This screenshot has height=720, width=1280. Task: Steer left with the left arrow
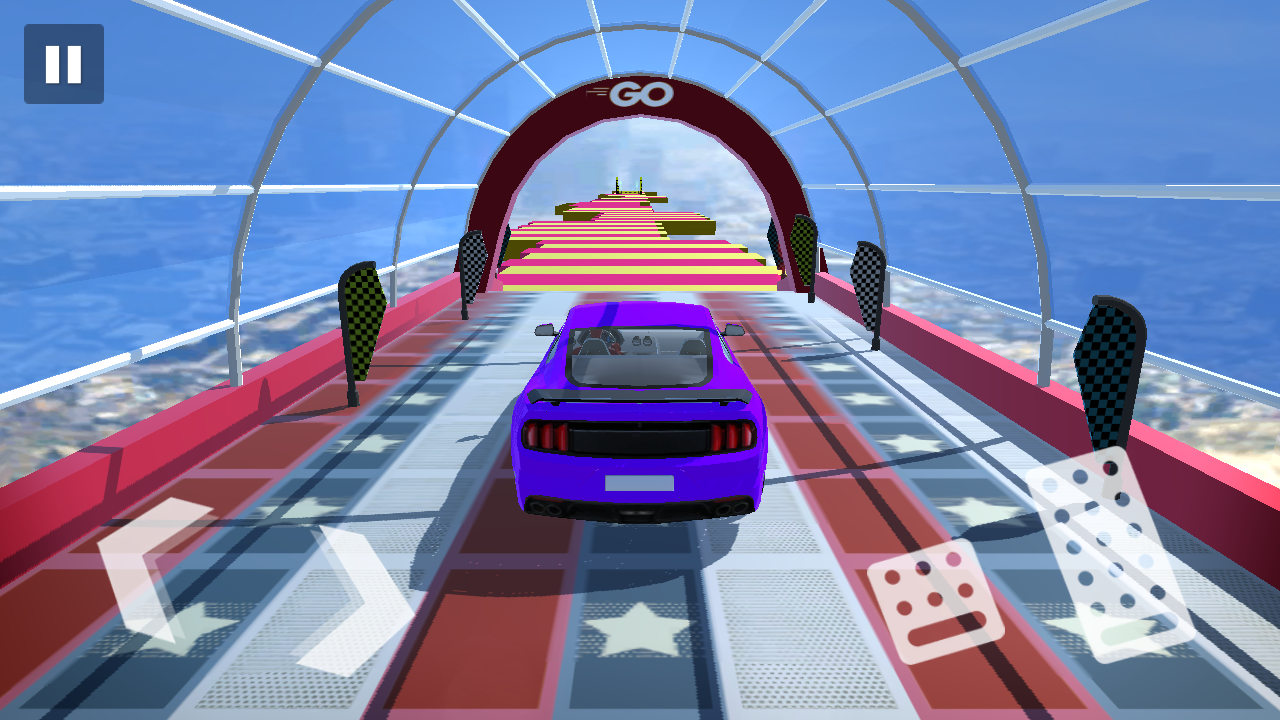[148, 568]
